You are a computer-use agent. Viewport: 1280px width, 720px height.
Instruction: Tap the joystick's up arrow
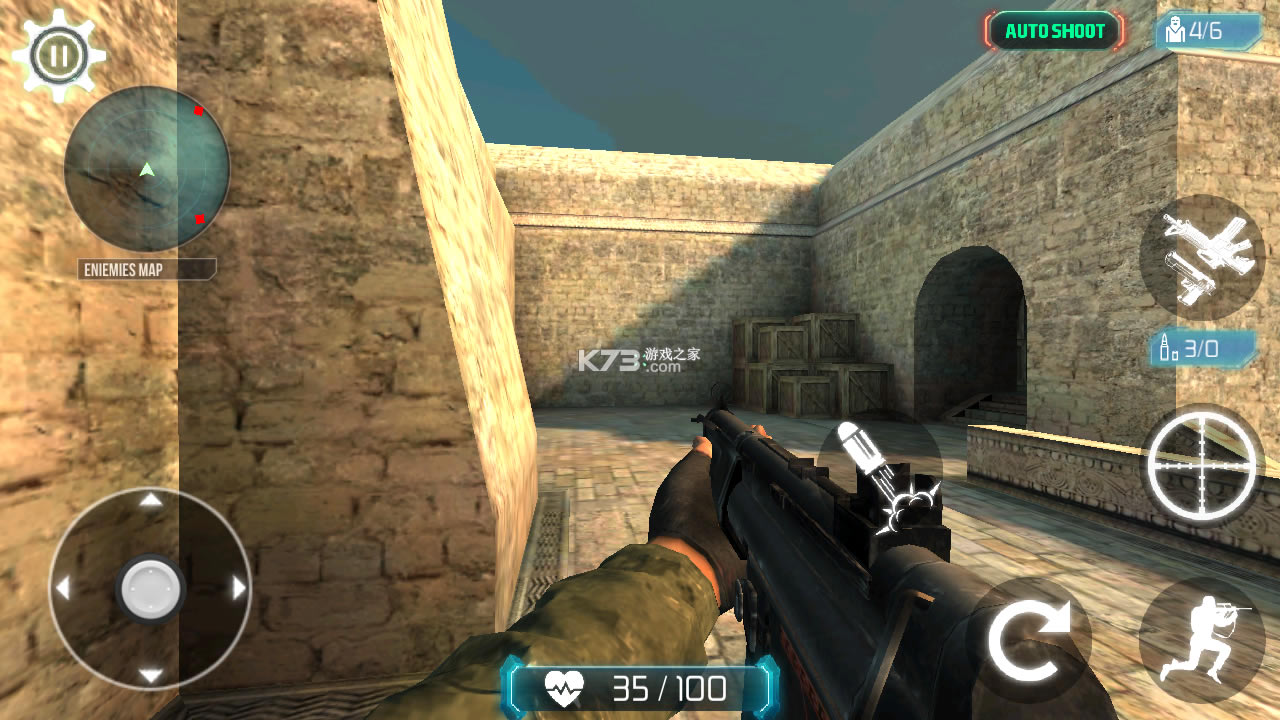(150, 500)
